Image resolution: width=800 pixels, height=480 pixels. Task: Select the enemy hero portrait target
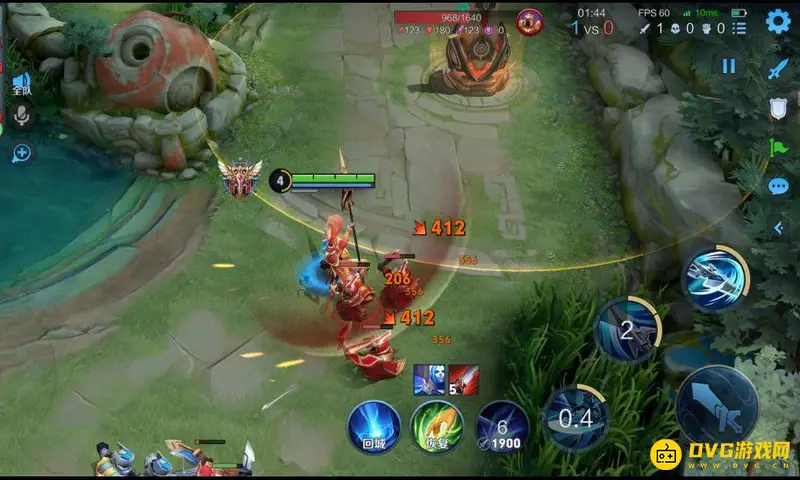click(x=529, y=19)
